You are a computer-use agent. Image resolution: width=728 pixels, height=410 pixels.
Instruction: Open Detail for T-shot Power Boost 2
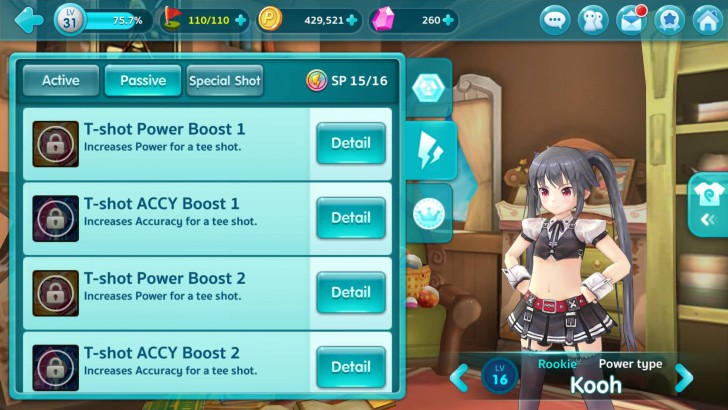[x=350, y=292]
